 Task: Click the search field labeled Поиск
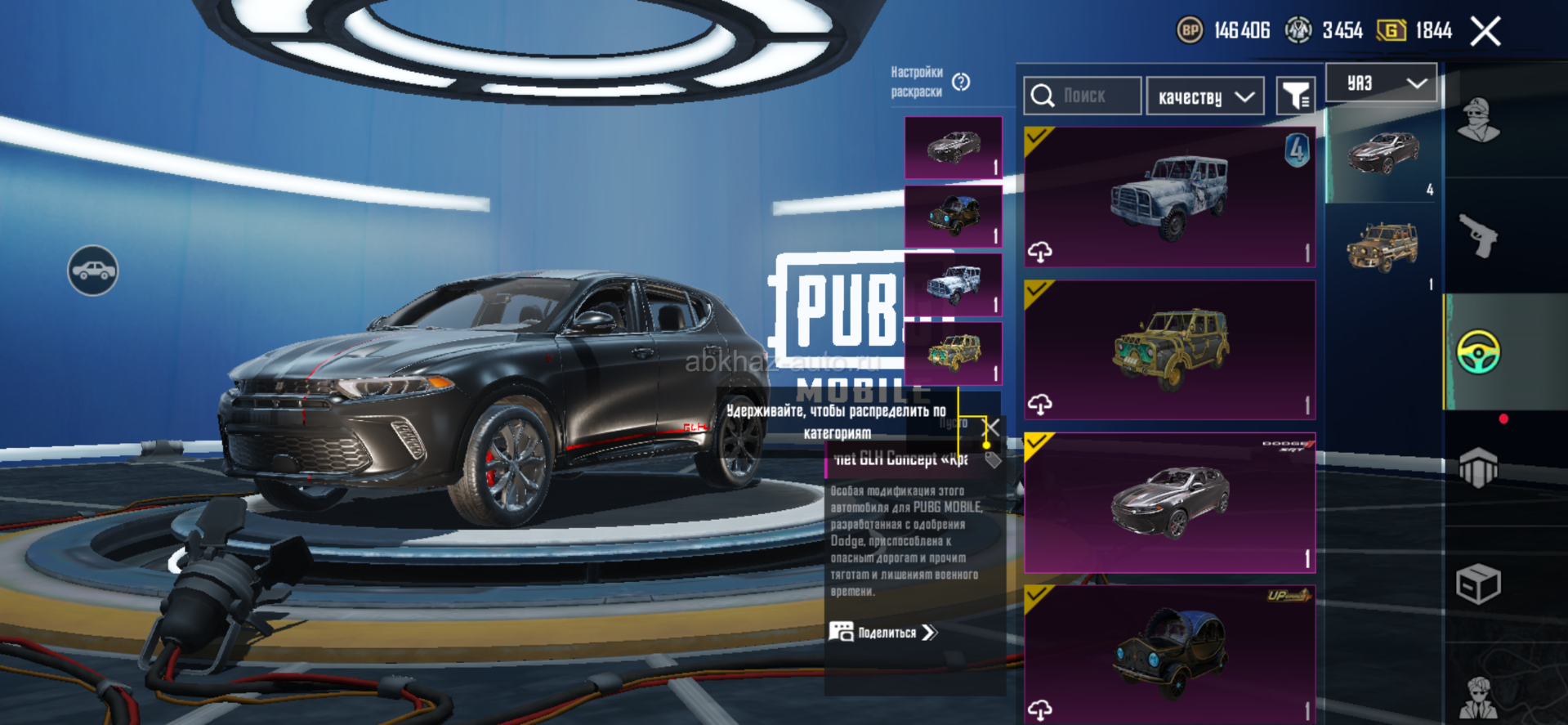pyautogui.click(x=1083, y=96)
